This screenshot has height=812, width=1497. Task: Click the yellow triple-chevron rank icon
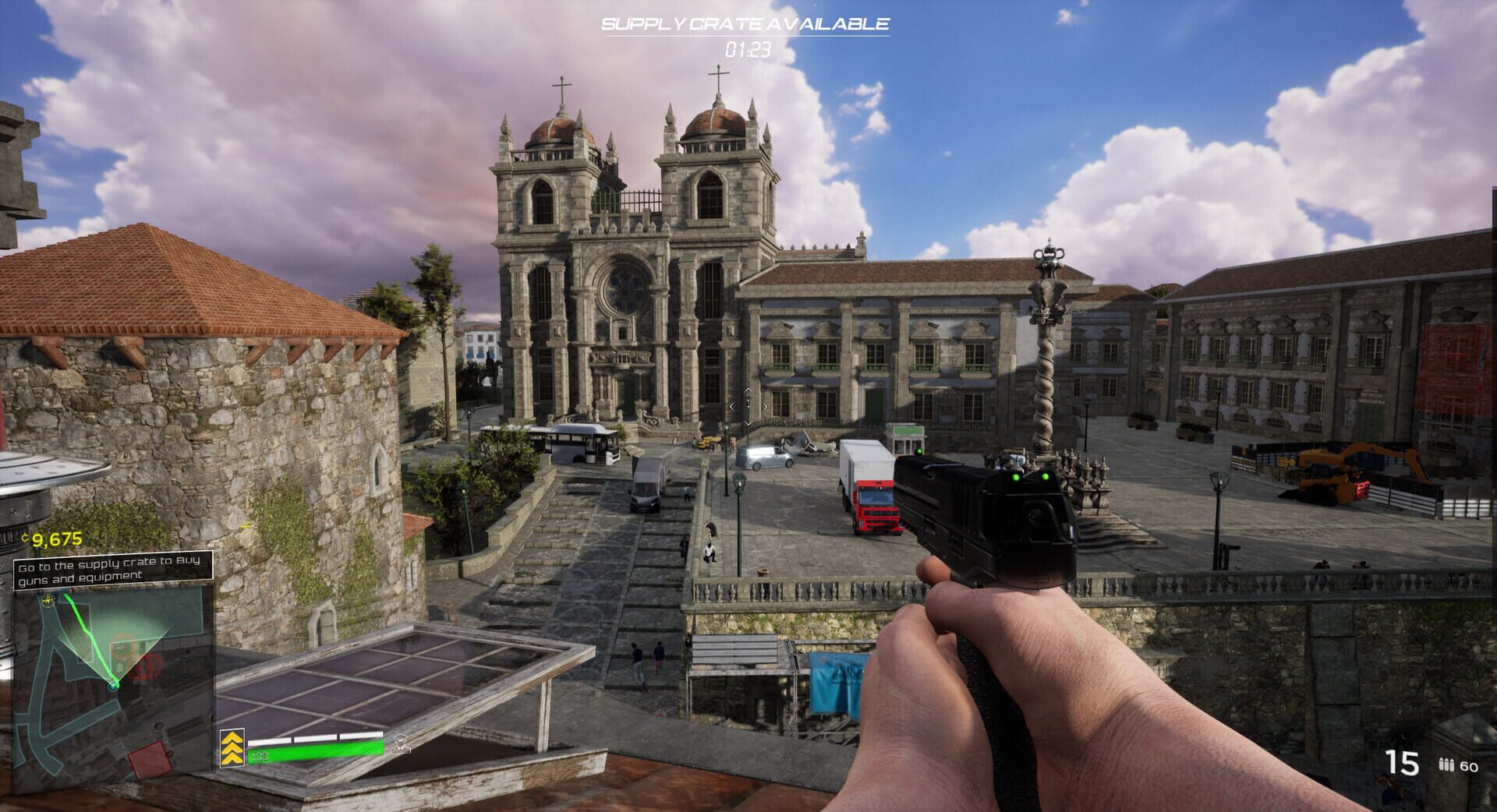click(232, 748)
